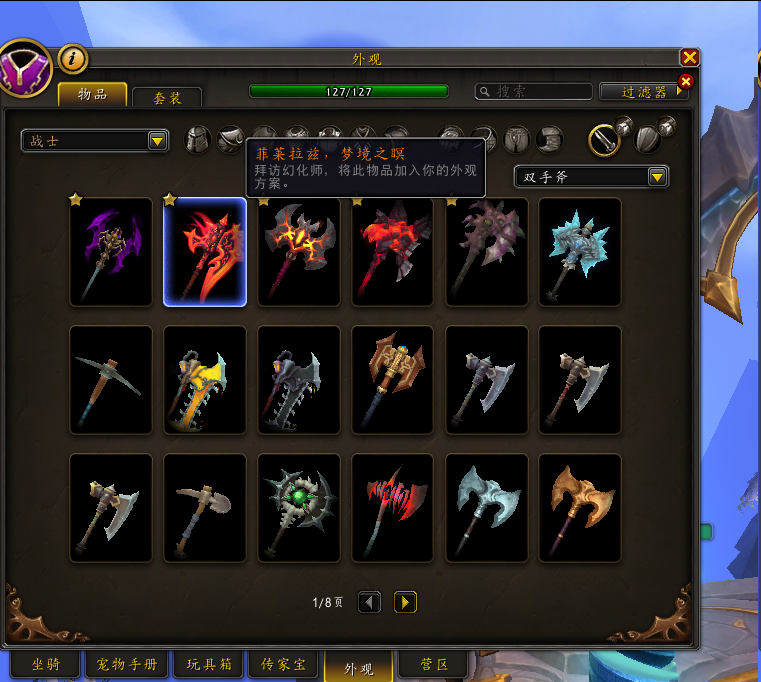Select the icy blue crystal axe appearance

click(580, 251)
